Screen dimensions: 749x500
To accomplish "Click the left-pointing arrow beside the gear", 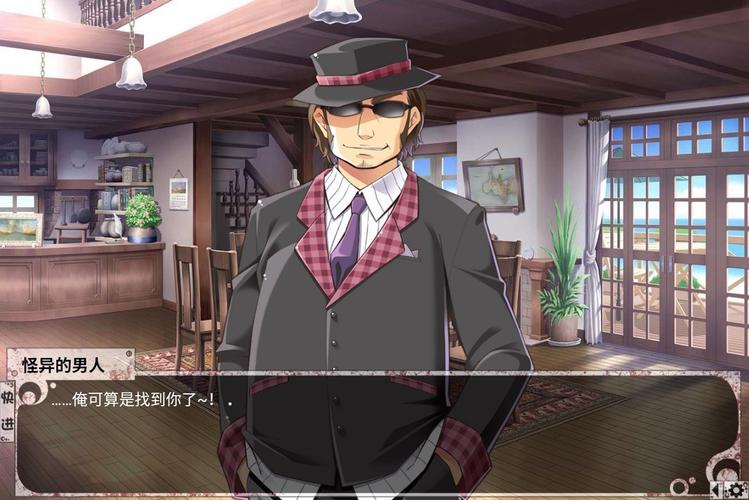I will tap(716, 489).
